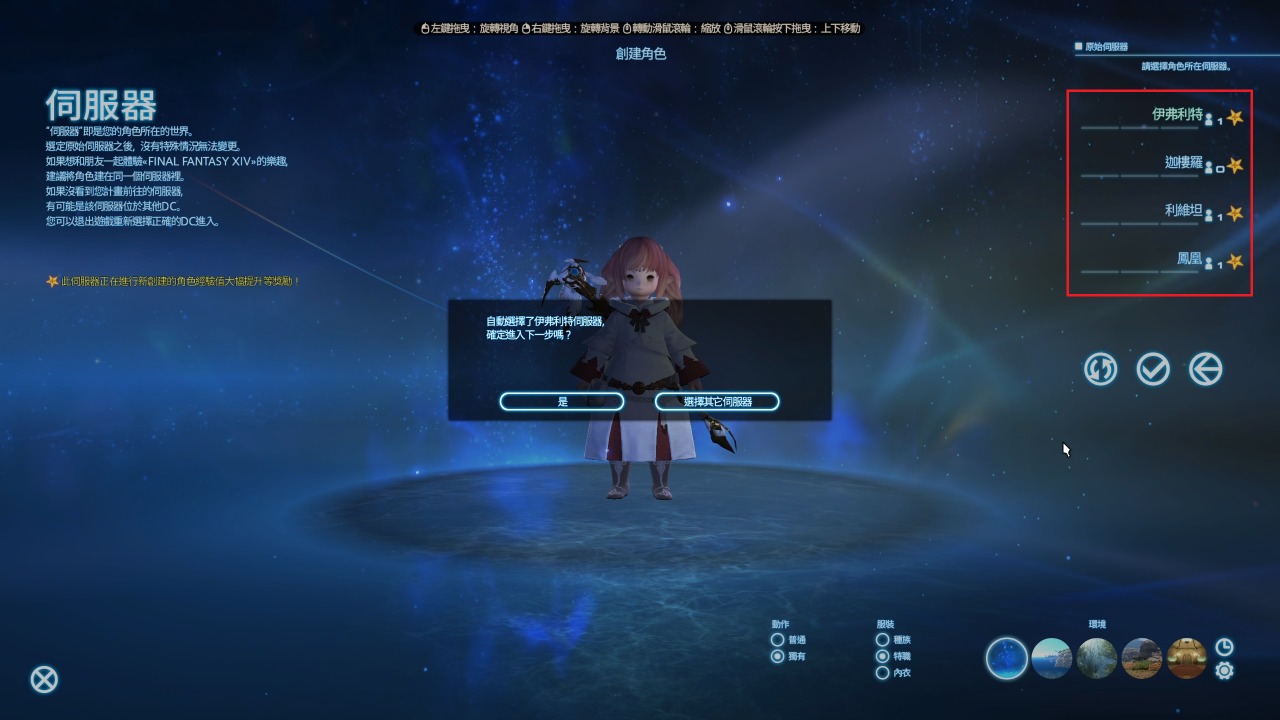
Task: Close character creation with the X icon
Action: click(44, 680)
